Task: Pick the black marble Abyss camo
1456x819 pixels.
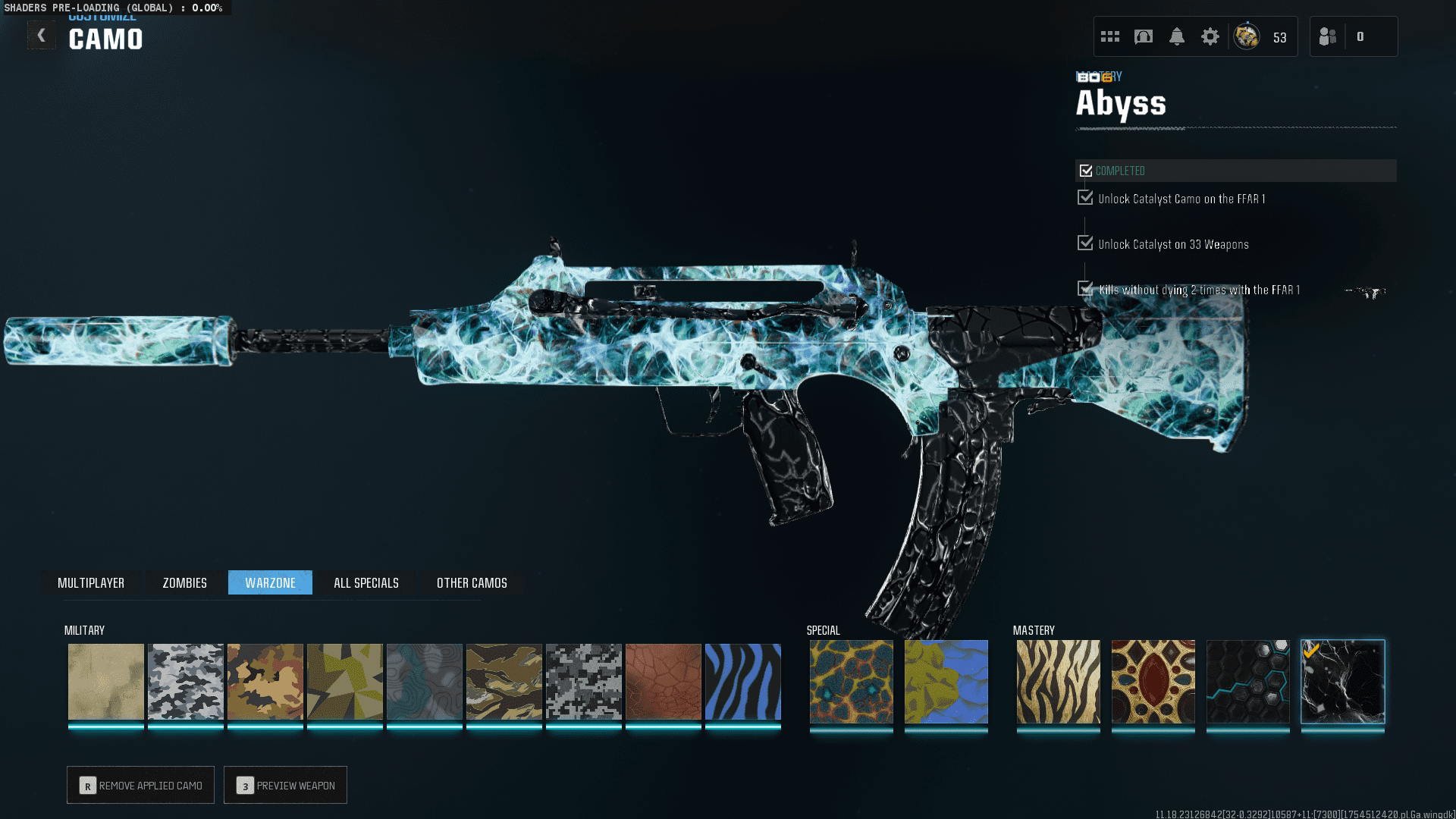Action: 1342,681
